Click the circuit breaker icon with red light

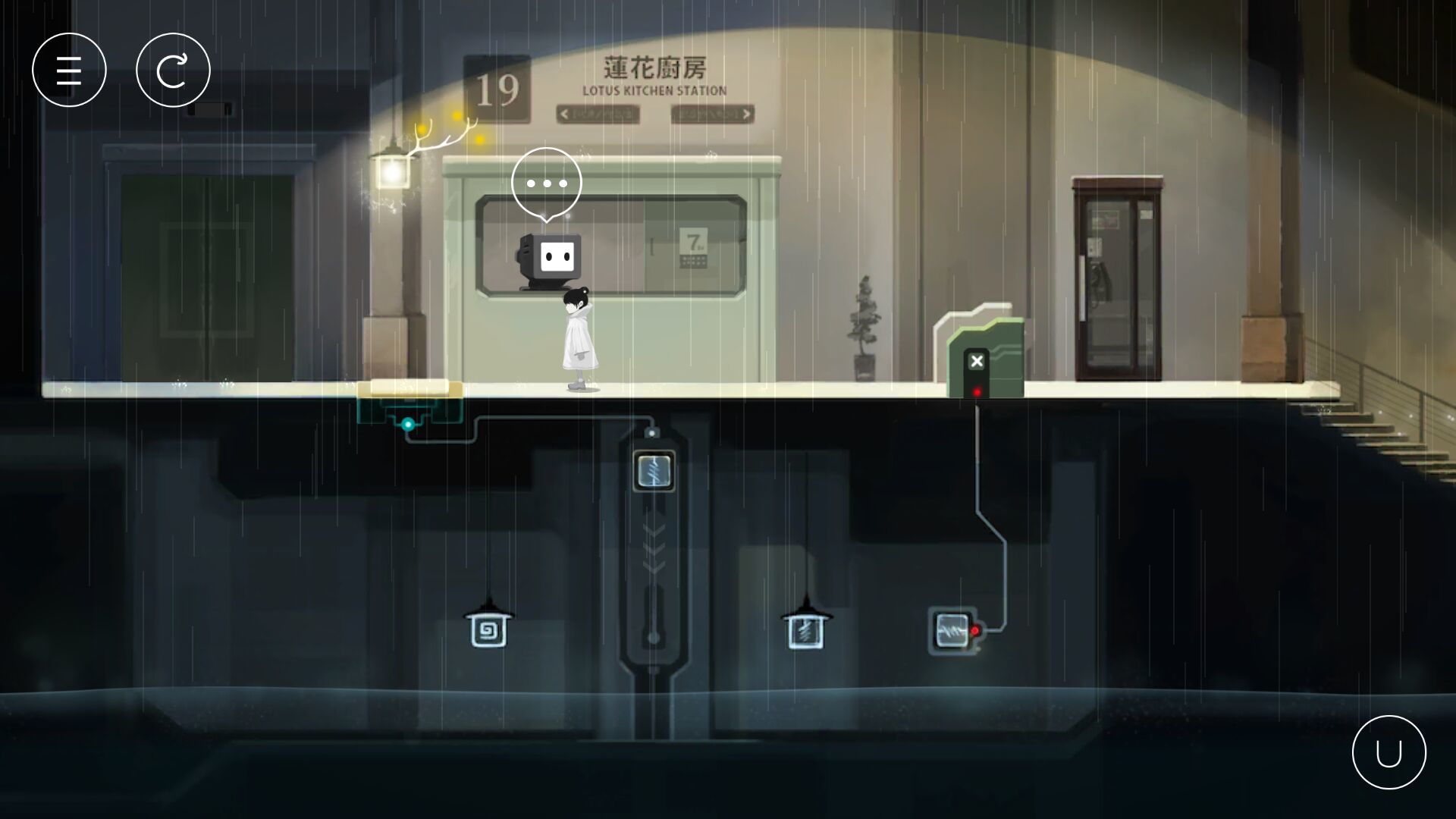pos(952,630)
